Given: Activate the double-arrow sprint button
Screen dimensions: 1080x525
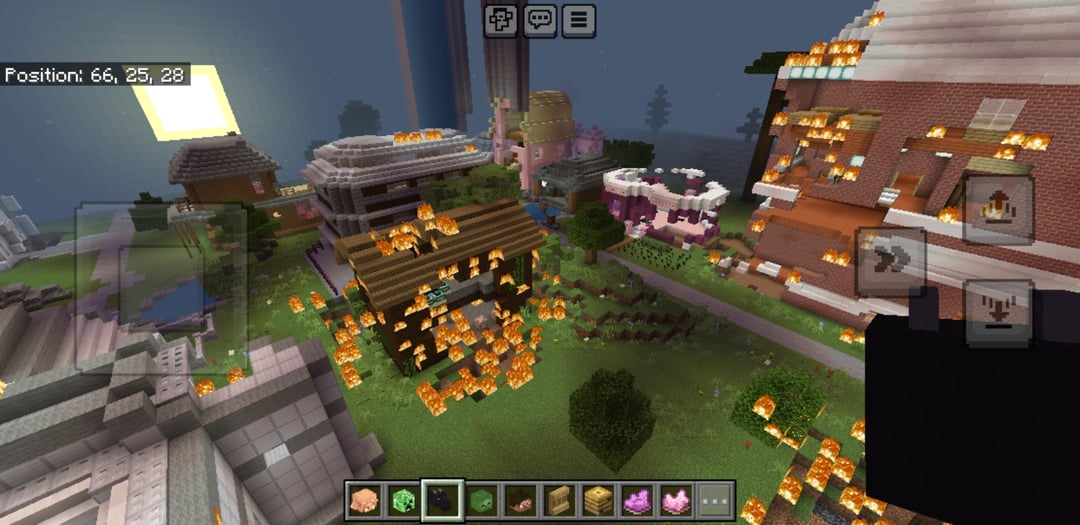Looking at the screenshot, I should pos(890,261).
